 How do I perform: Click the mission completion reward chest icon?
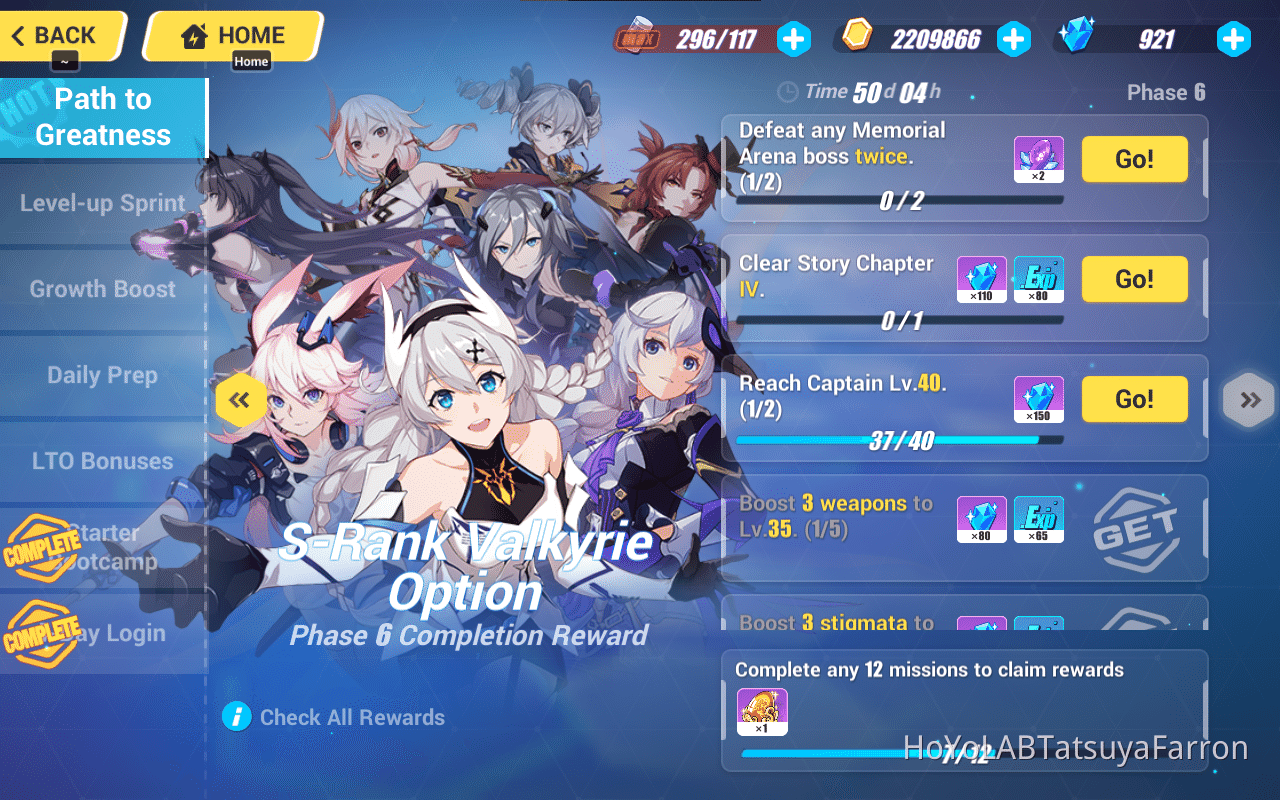(x=764, y=712)
